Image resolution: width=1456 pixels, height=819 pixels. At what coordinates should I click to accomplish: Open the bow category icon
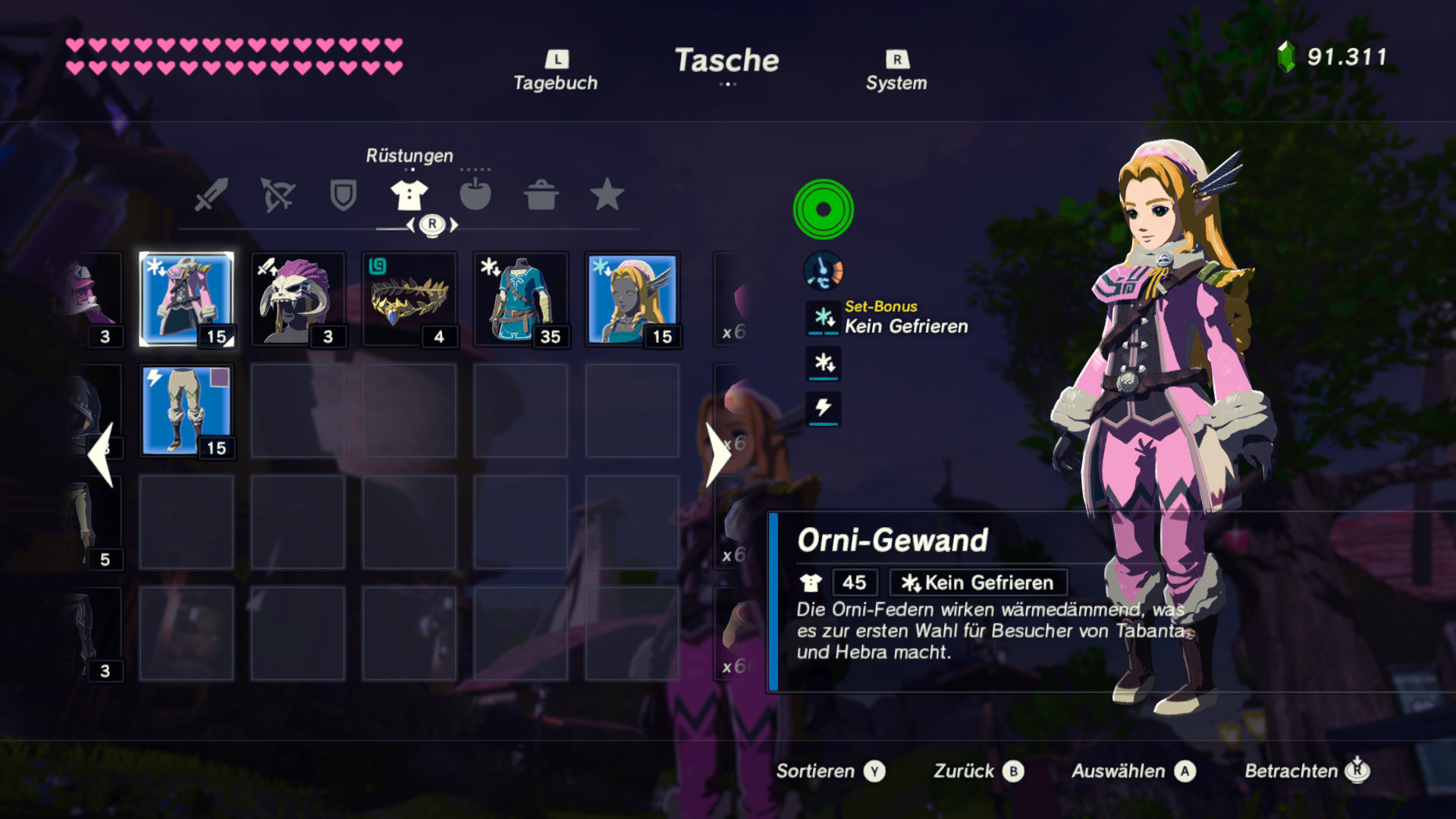[x=277, y=196]
